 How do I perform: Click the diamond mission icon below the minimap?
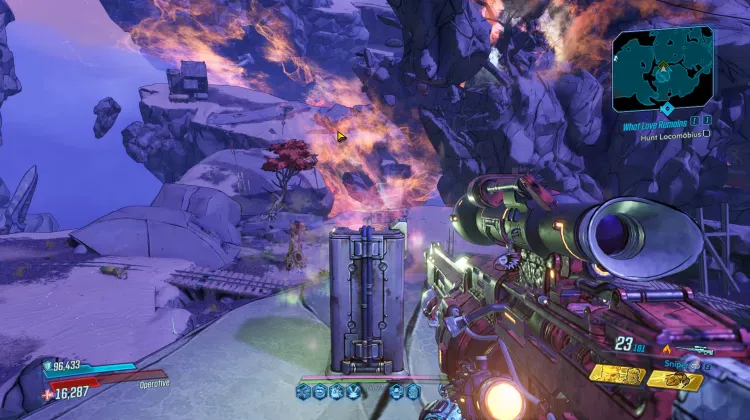(x=667, y=107)
